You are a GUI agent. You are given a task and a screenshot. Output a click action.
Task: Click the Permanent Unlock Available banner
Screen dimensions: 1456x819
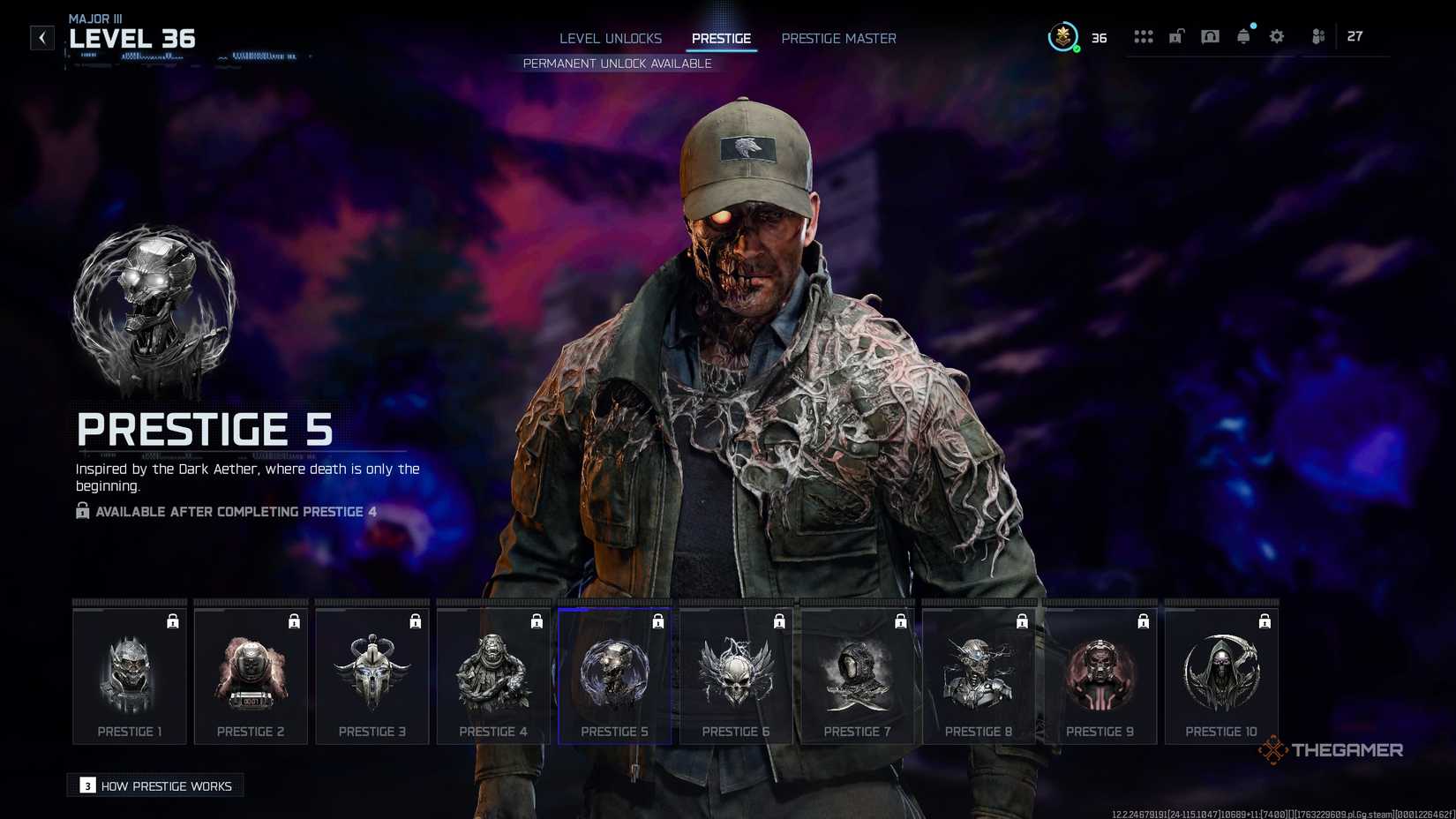616,63
